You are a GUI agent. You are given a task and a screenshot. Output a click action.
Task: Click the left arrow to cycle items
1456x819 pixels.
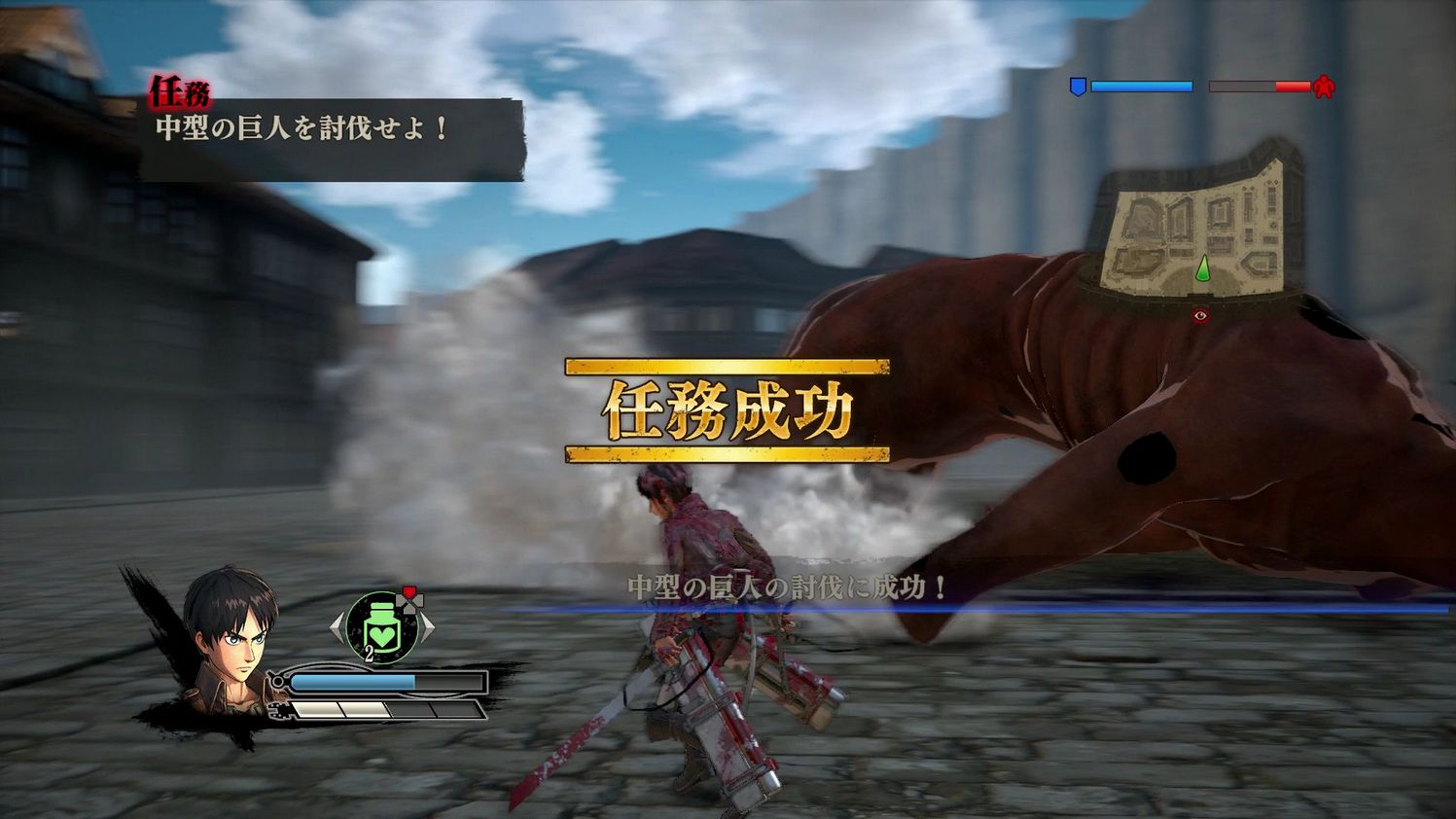(x=335, y=626)
